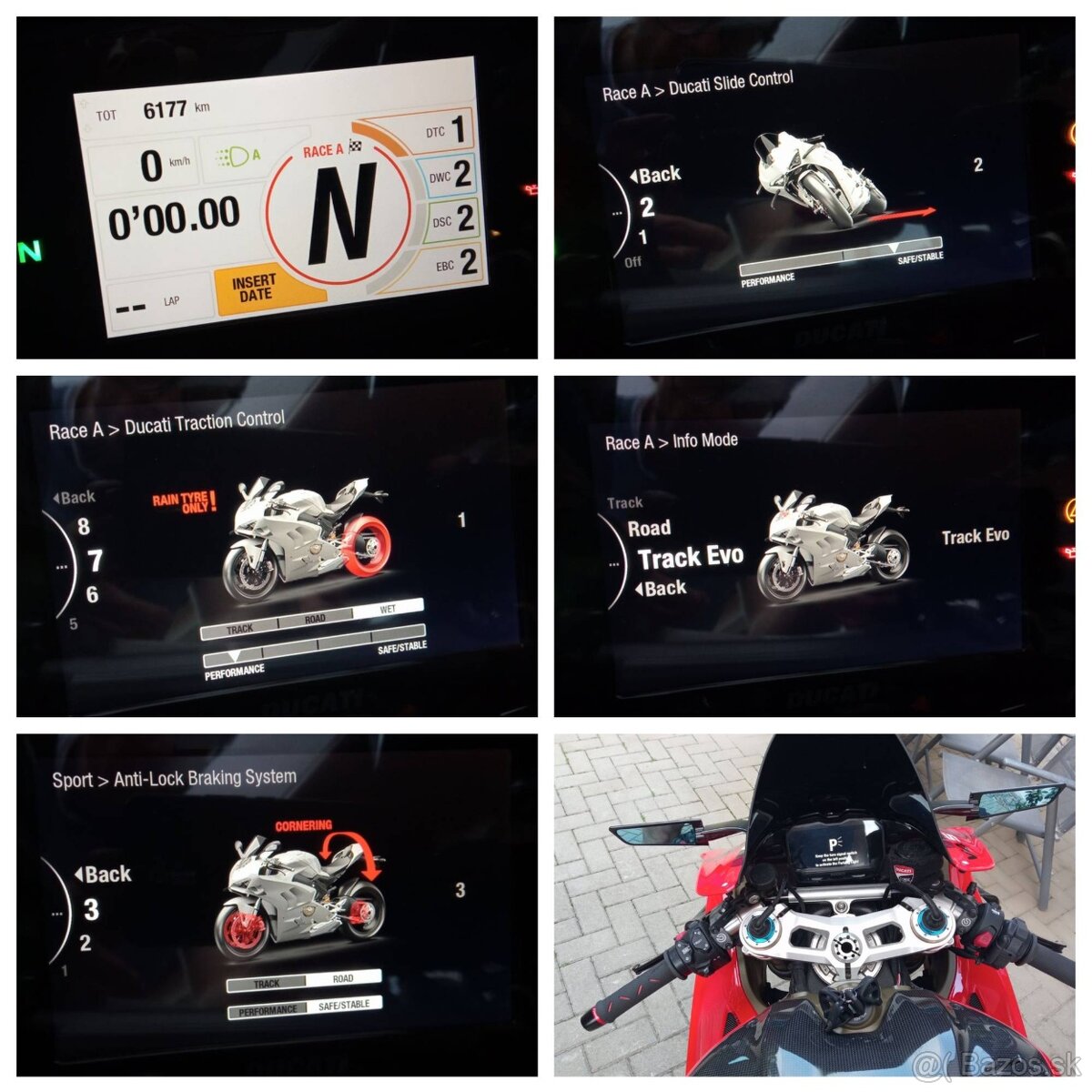Set Ducati Slide Control to Off
This screenshot has width=1092, height=1092.
pos(632,262)
